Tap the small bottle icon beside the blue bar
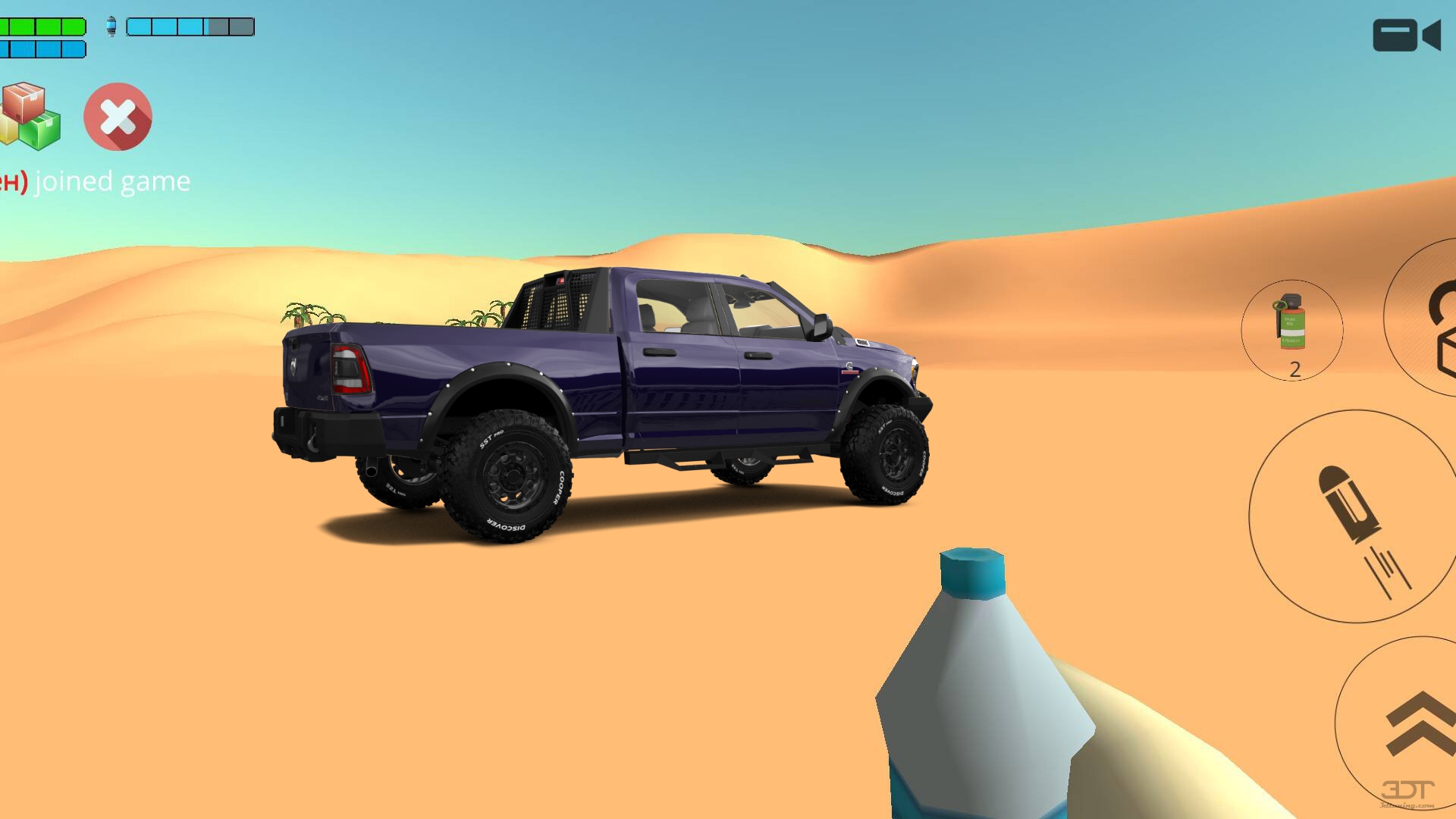 tap(112, 27)
